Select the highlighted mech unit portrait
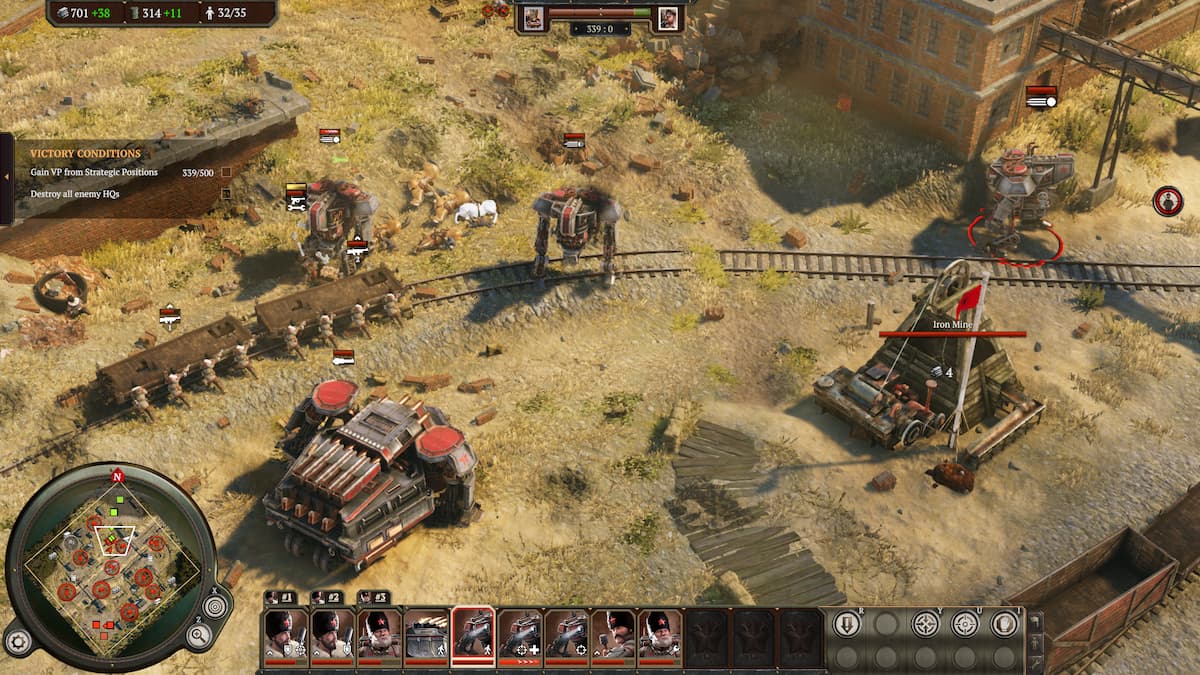This screenshot has width=1200, height=675. click(474, 636)
